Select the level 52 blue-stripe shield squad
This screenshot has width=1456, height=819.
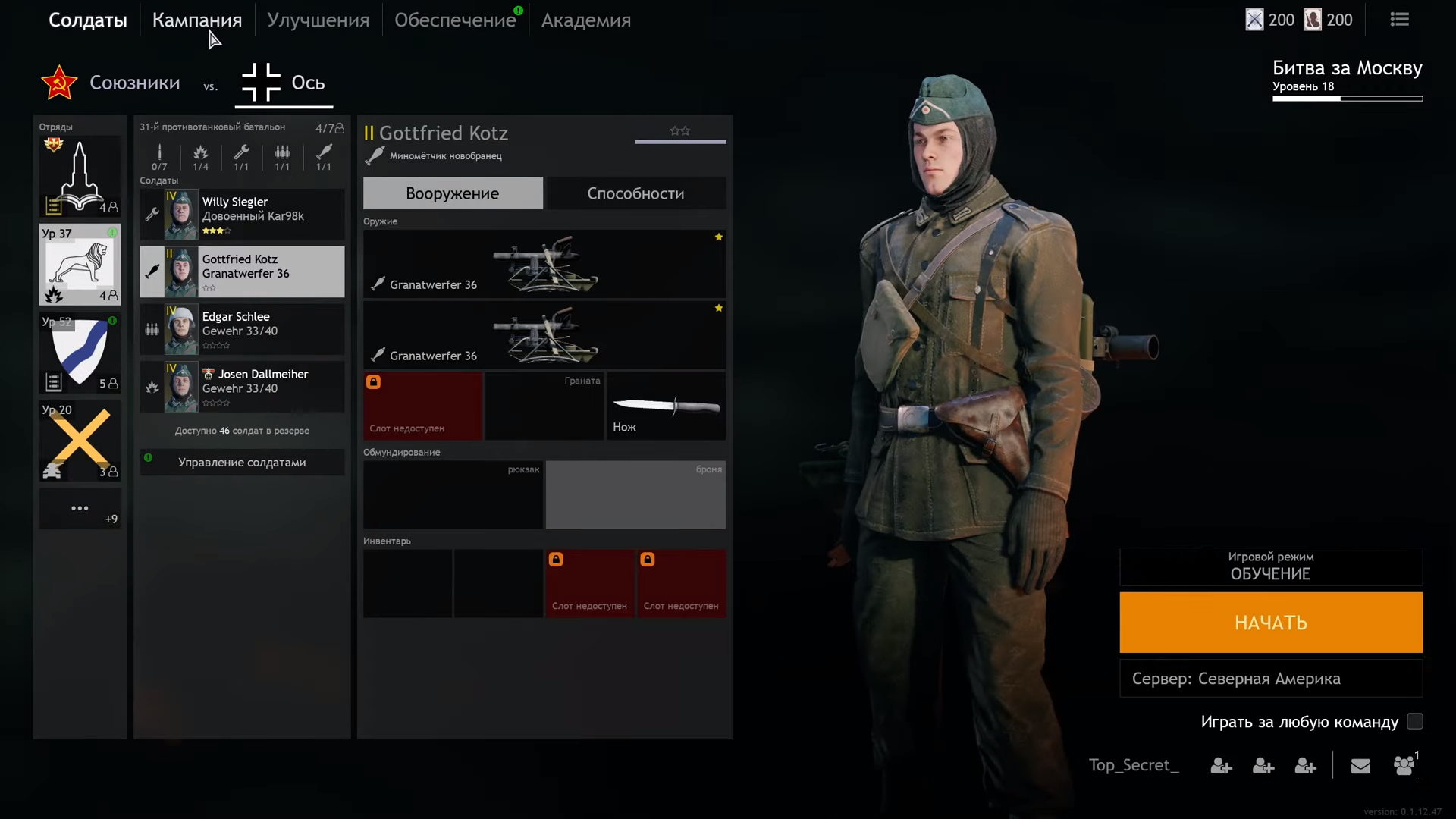[80, 353]
